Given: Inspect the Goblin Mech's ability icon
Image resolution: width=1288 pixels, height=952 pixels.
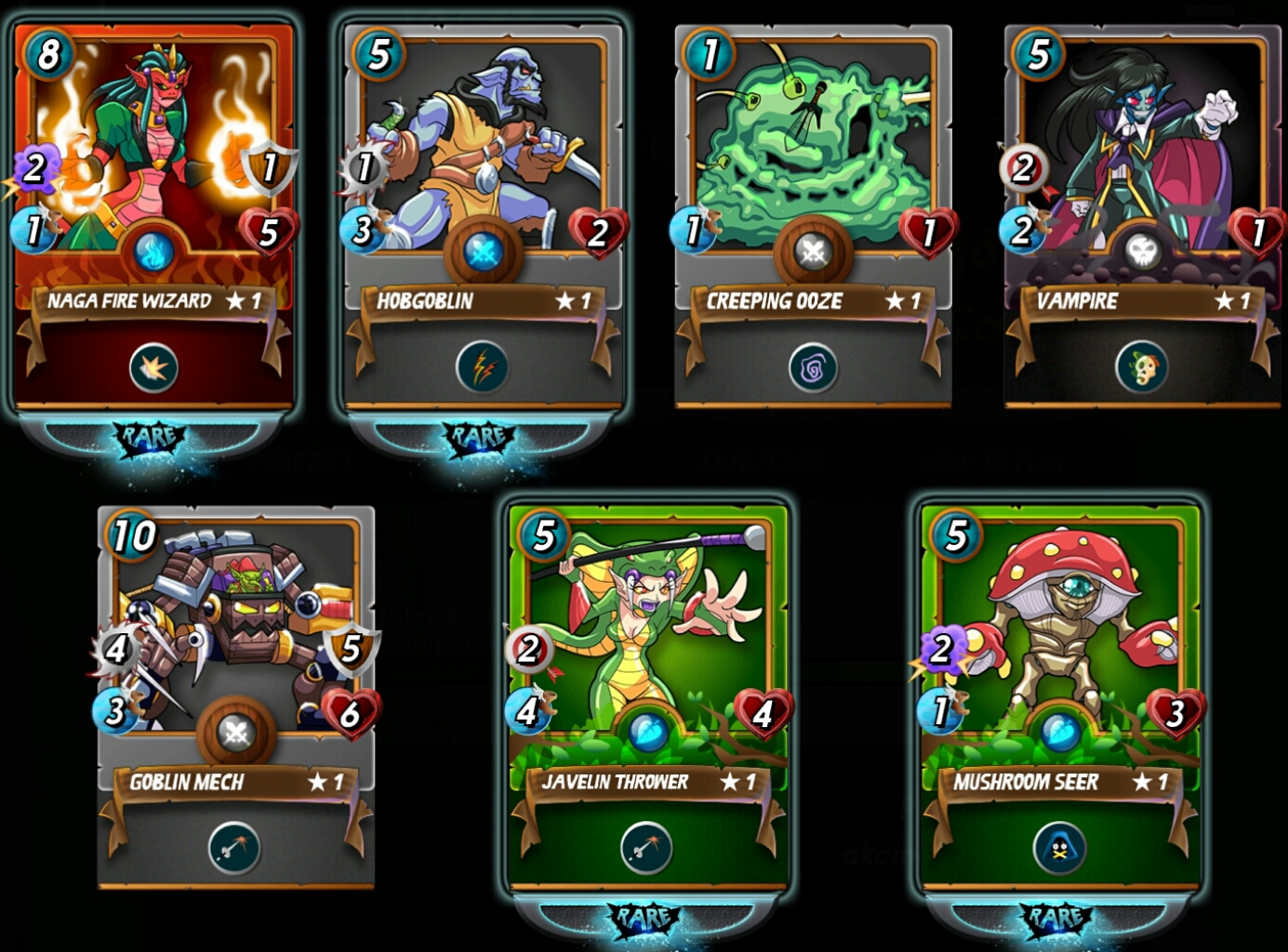Looking at the screenshot, I should [234, 848].
